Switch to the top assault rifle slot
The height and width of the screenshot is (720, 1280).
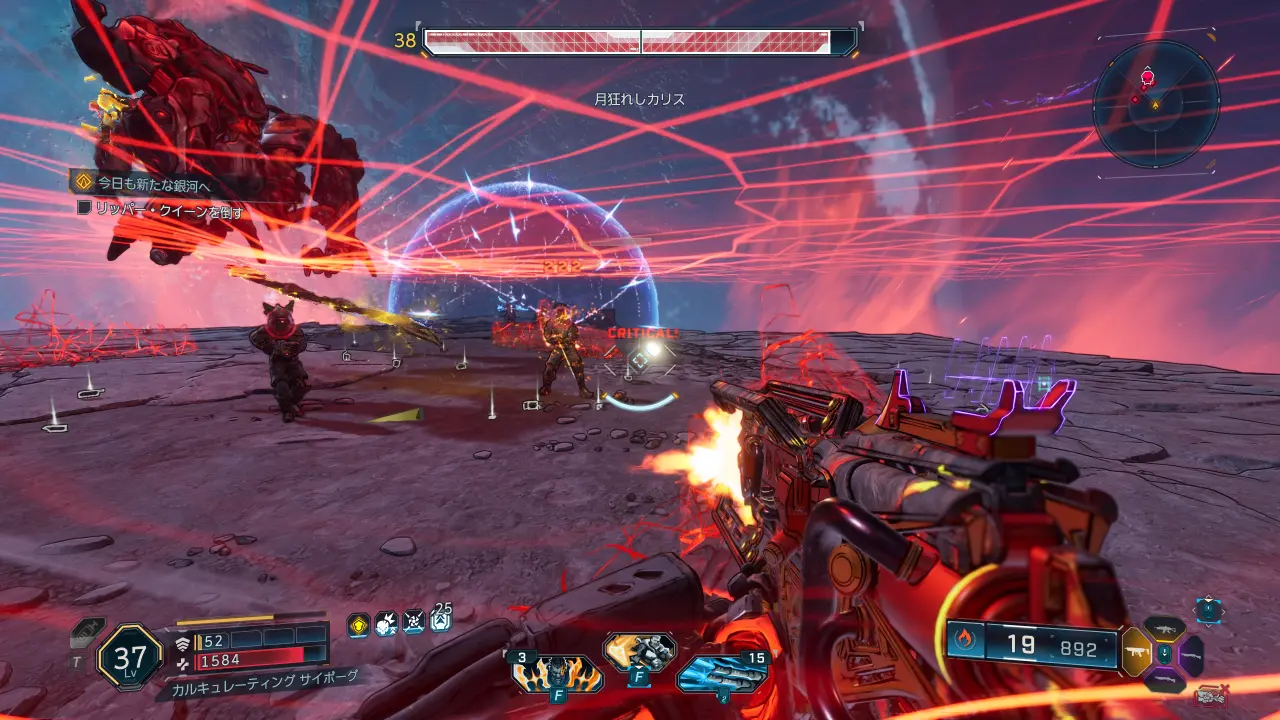tap(1163, 628)
